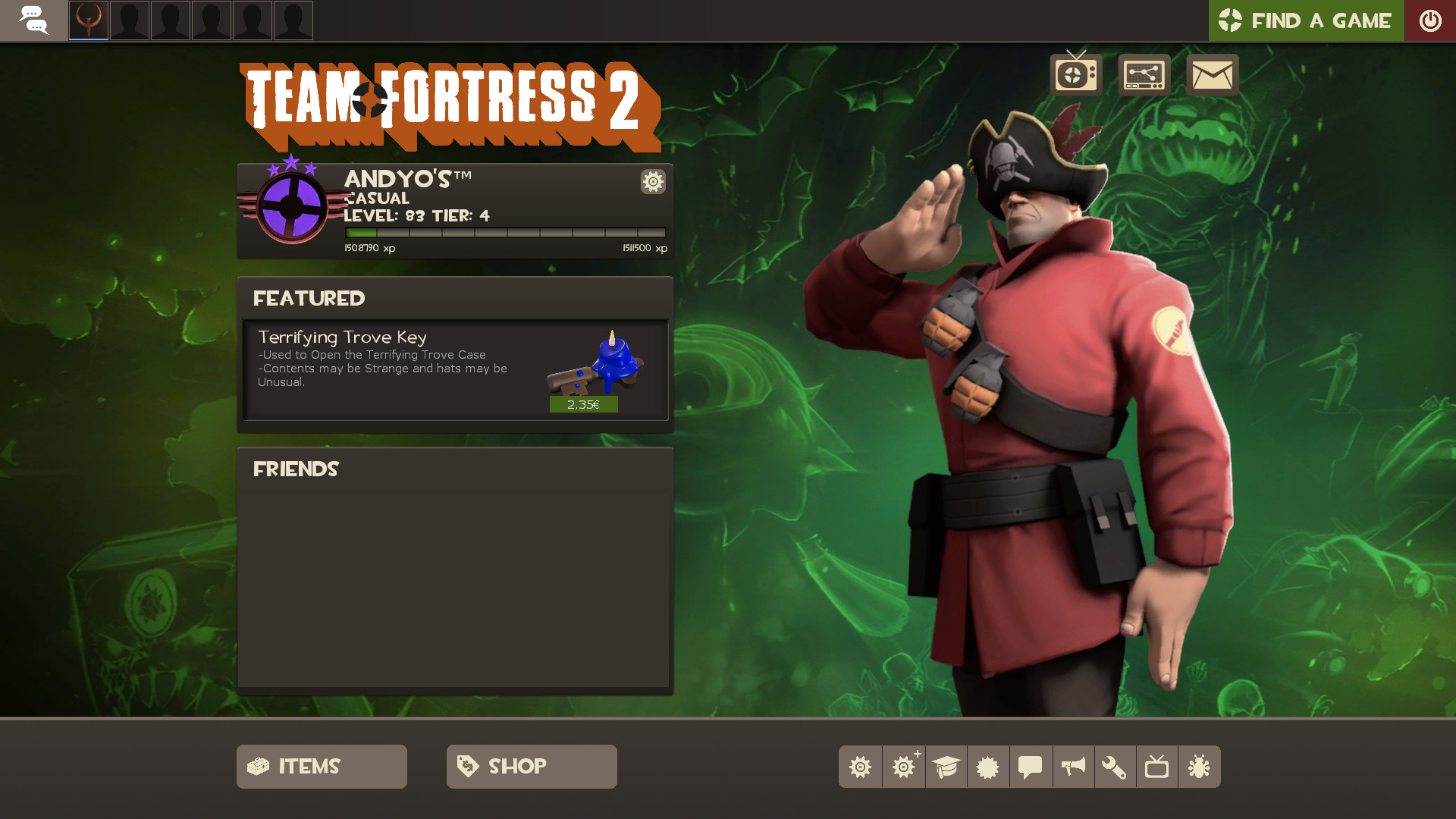Viewport: 1456px width, 819px height.
Task: Click the Casual XP progress bar
Action: pyautogui.click(x=506, y=233)
